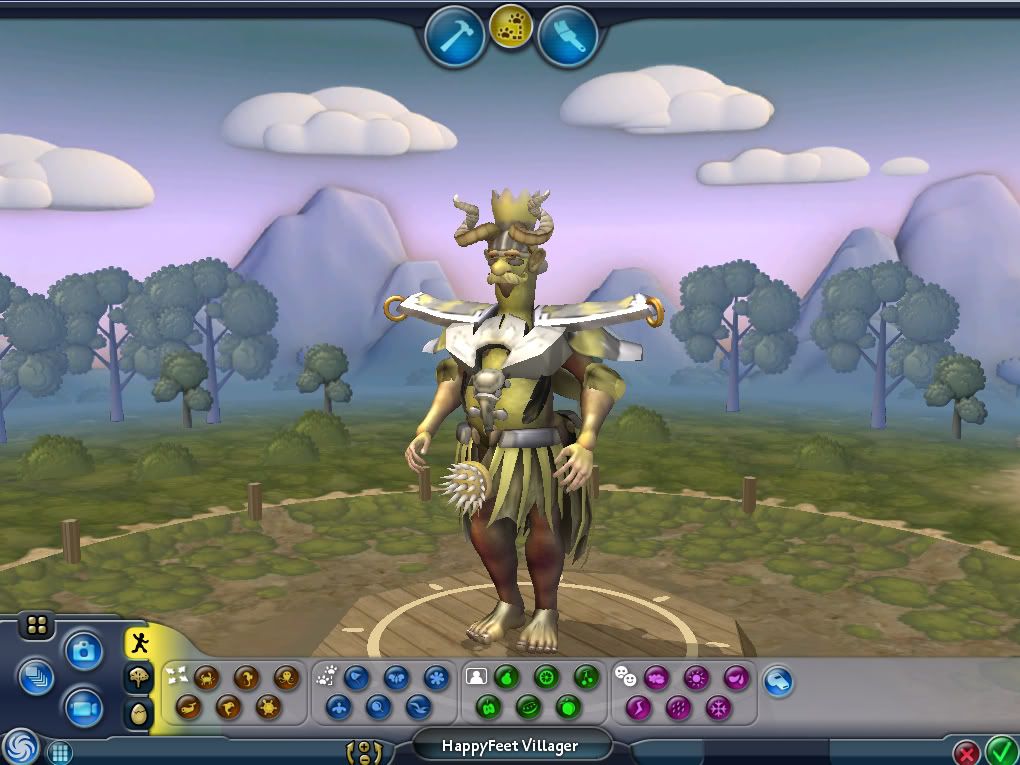The width and height of the screenshot is (1020, 765).
Task: Play the purple sun emotion
Action: coord(696,678)
